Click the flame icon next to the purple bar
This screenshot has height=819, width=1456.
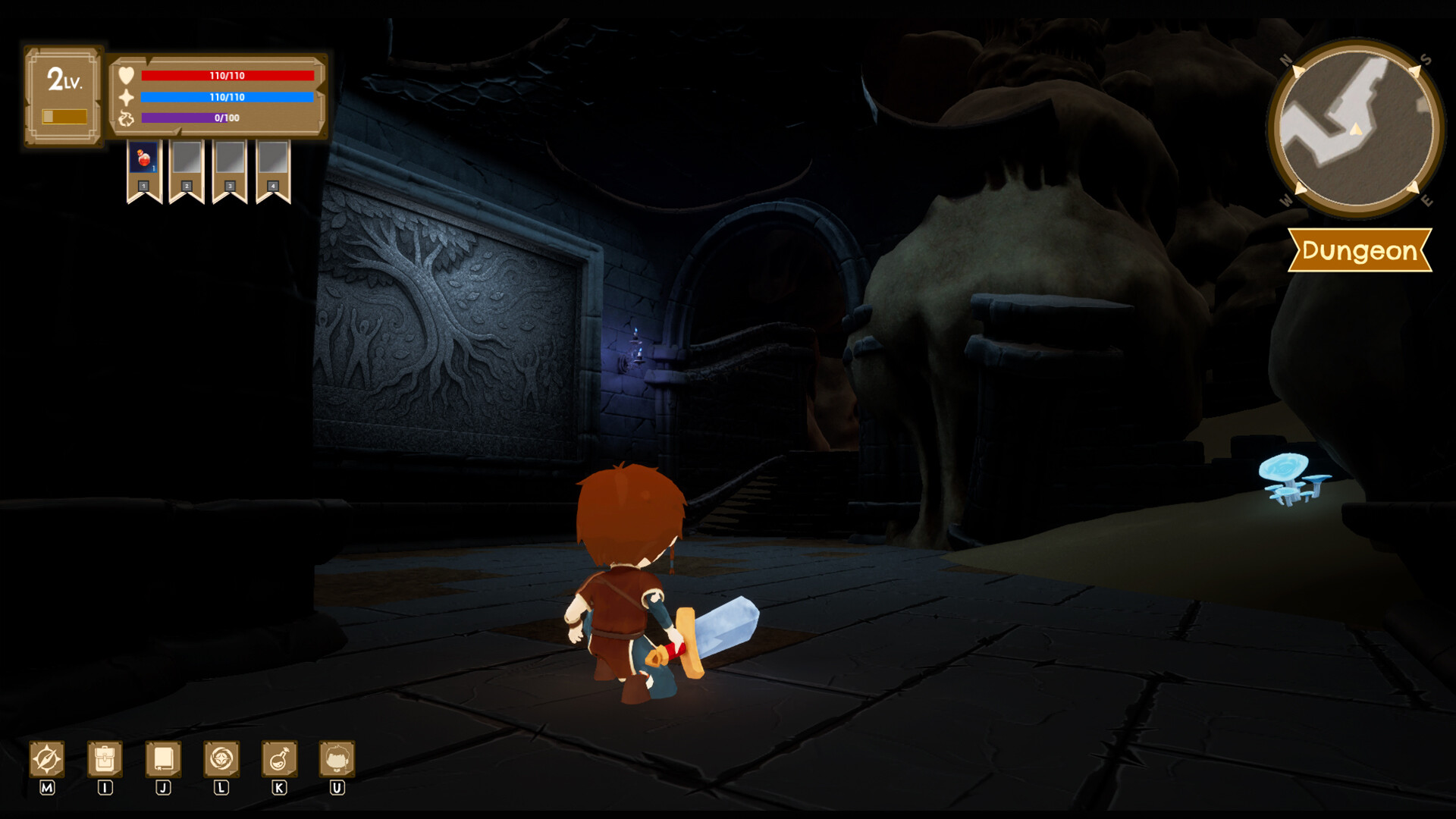click(x=129, y=118)
